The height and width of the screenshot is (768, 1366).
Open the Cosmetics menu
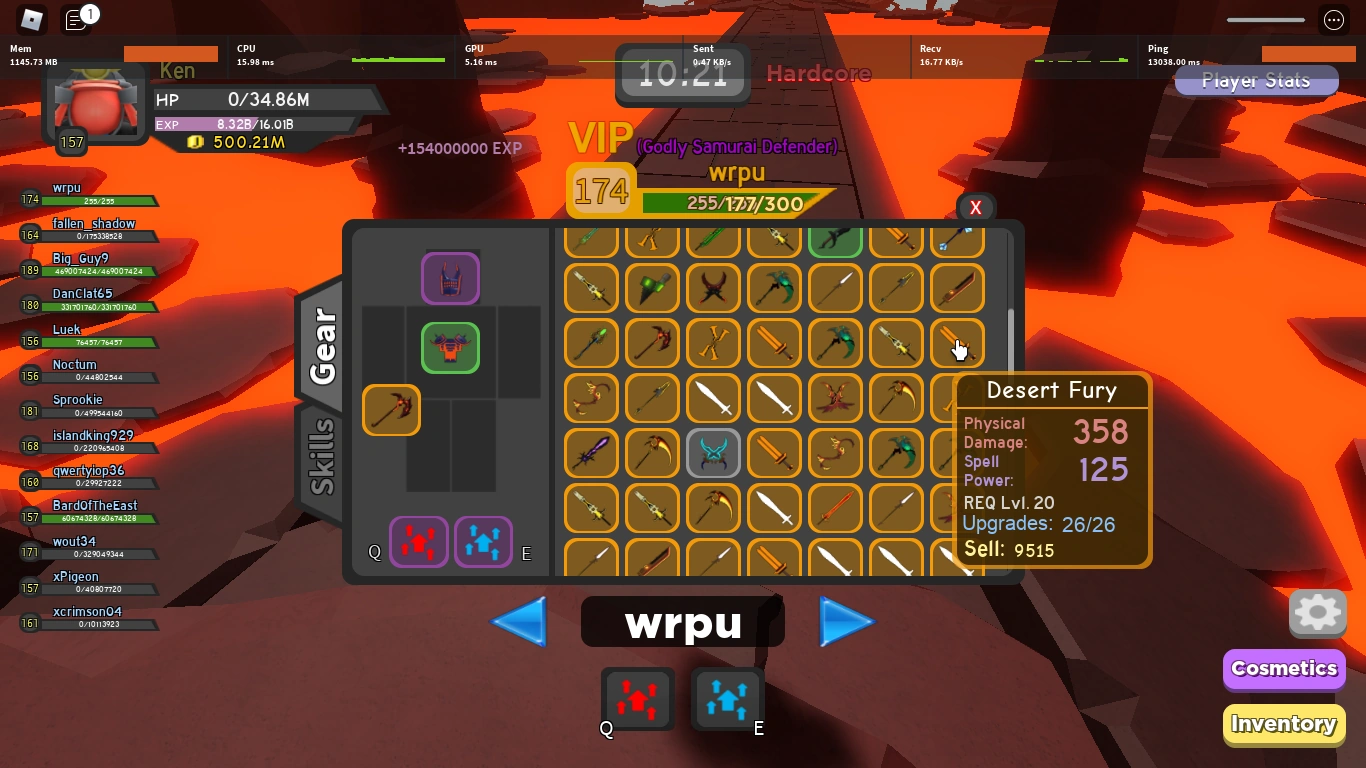click(1283, 669)
